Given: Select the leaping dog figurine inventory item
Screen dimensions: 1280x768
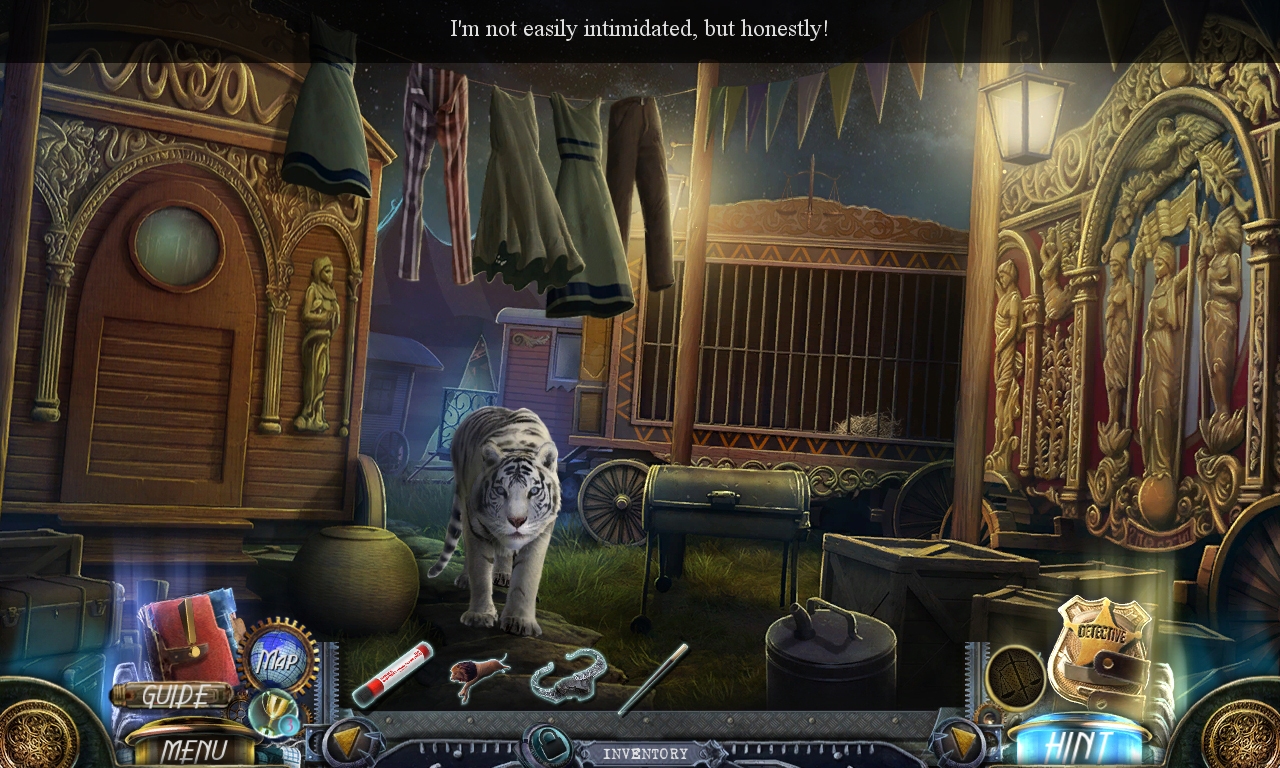Looking at the screenshot, I should click(x=476, y=672).
